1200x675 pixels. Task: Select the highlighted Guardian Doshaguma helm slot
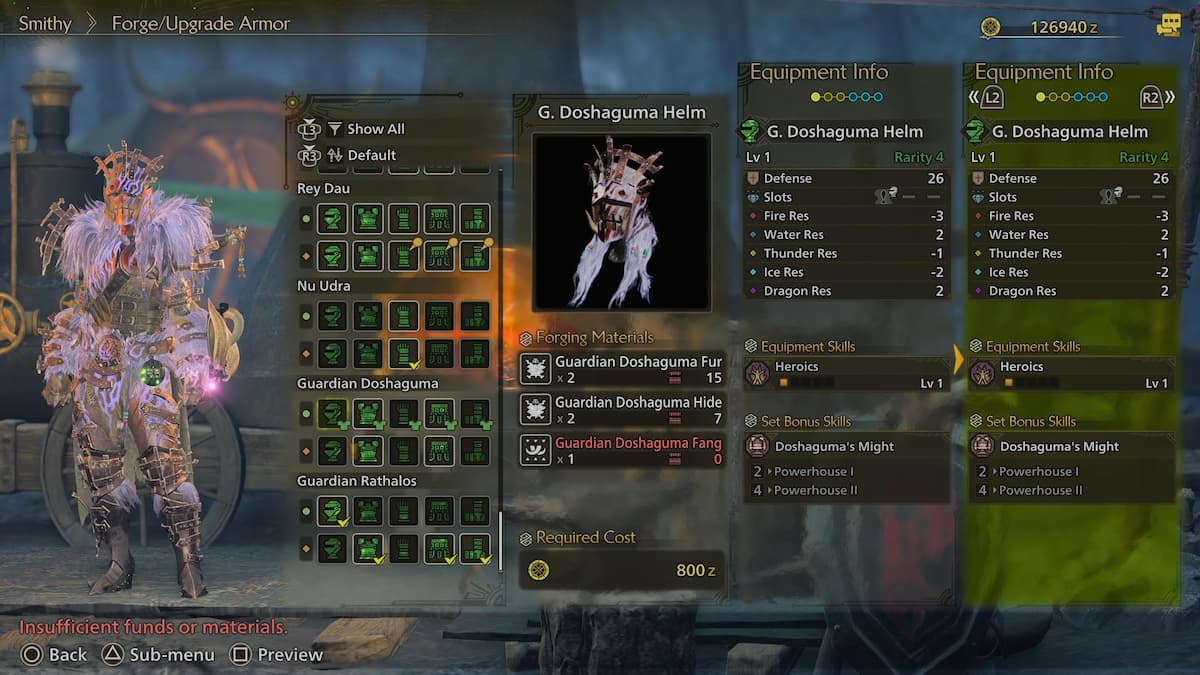pyautogui.click(x=332, y=414)
